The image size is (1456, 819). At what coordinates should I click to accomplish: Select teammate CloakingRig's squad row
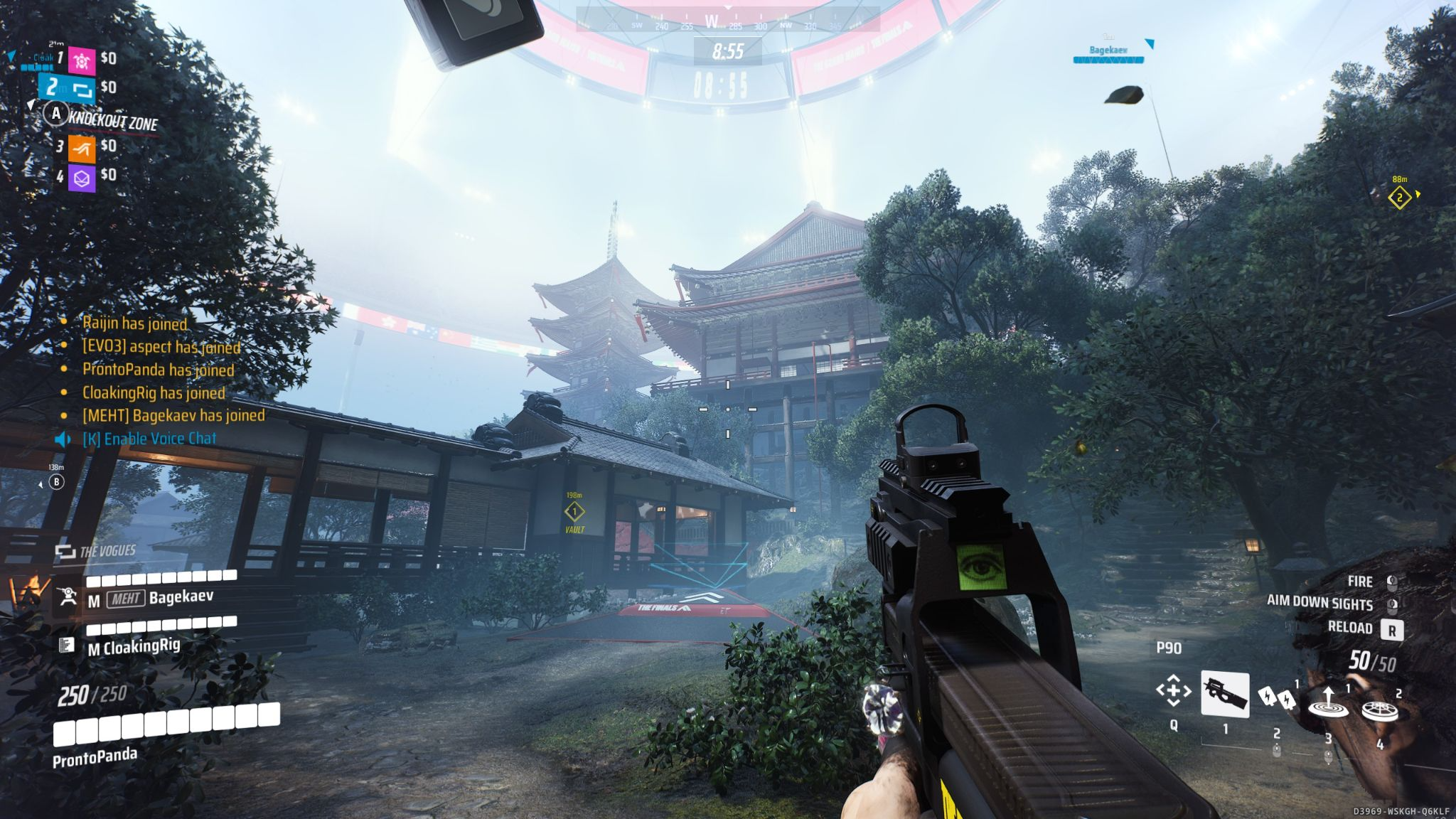point(134,646)
